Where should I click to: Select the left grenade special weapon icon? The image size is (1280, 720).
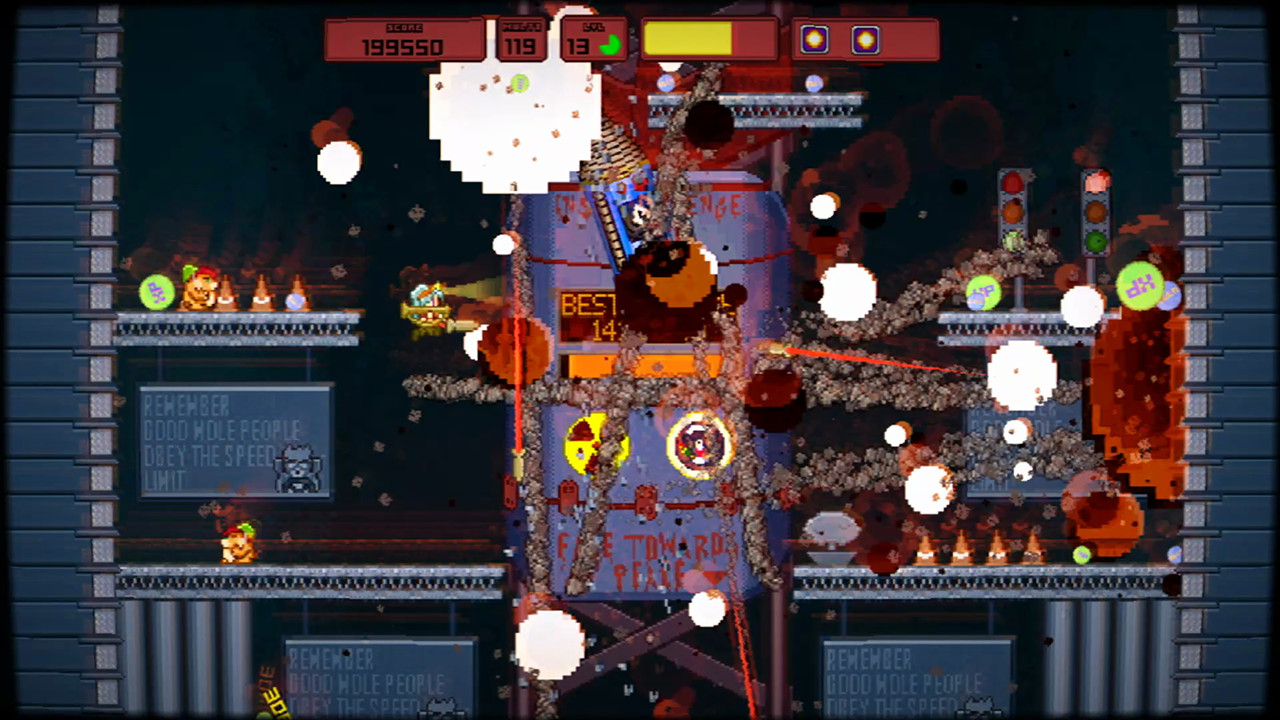click(x=813, y=41)
